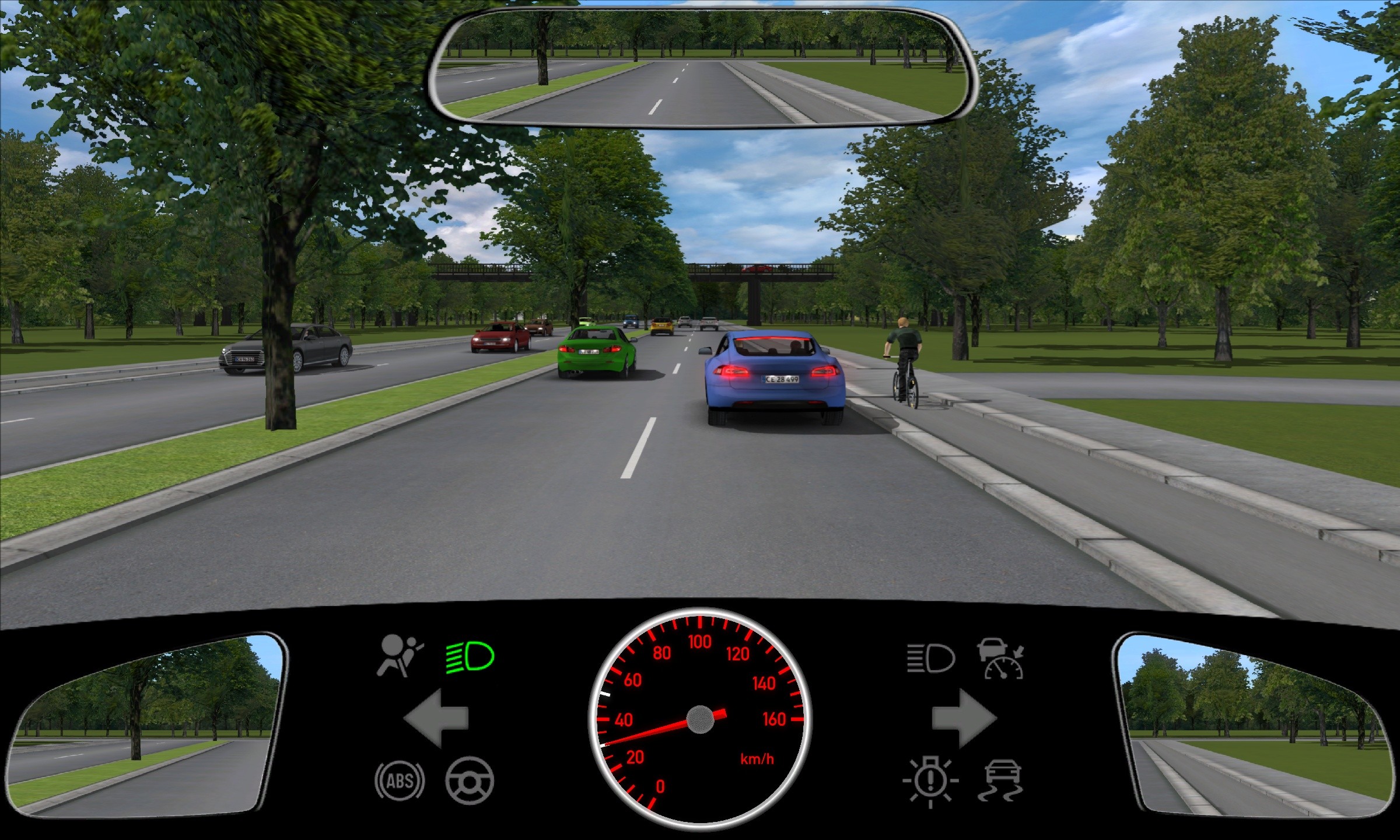
Task: Click the ABS indicator icon
Action: click(400, 780)
